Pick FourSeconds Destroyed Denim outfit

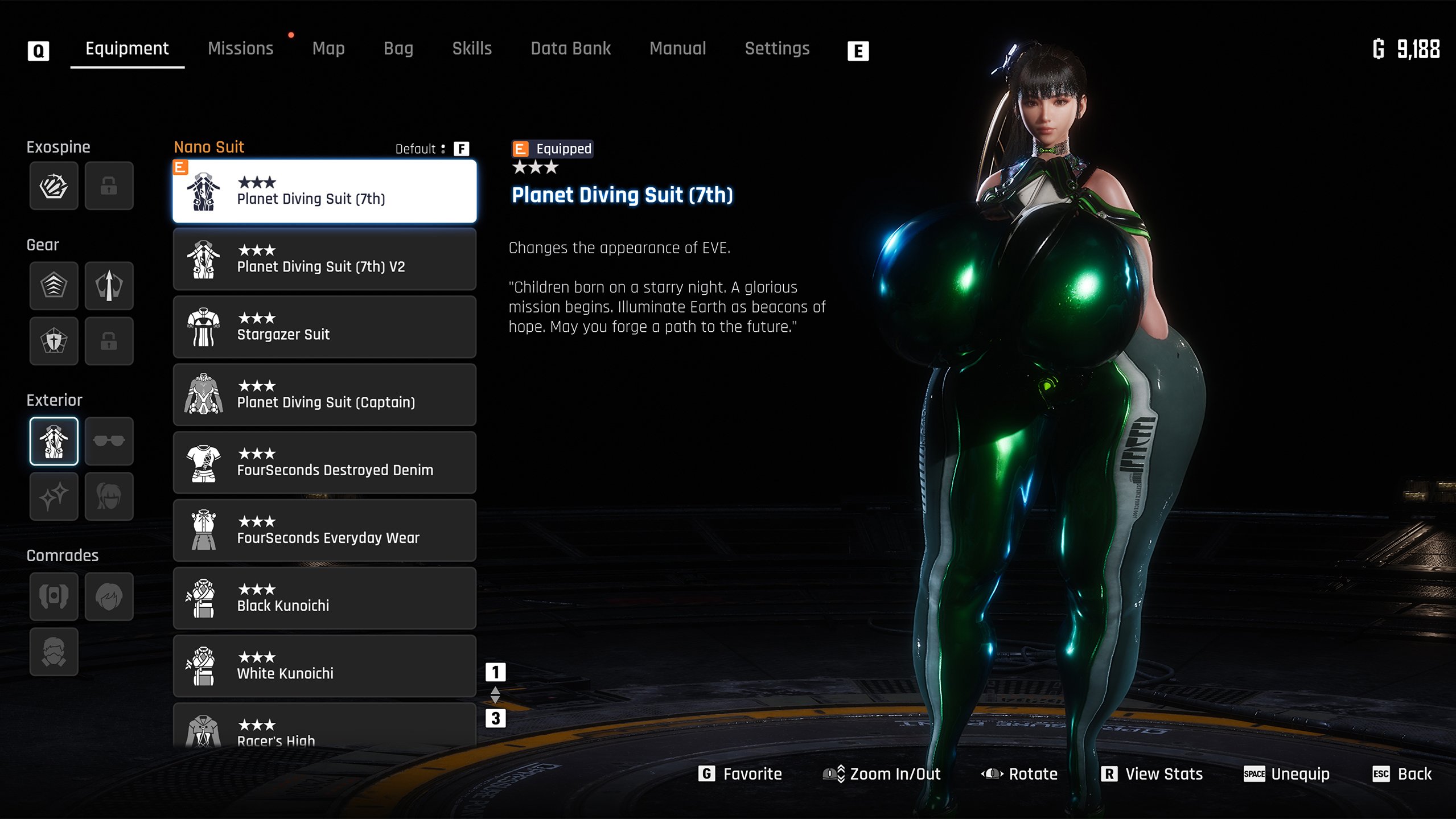[324, 462]
